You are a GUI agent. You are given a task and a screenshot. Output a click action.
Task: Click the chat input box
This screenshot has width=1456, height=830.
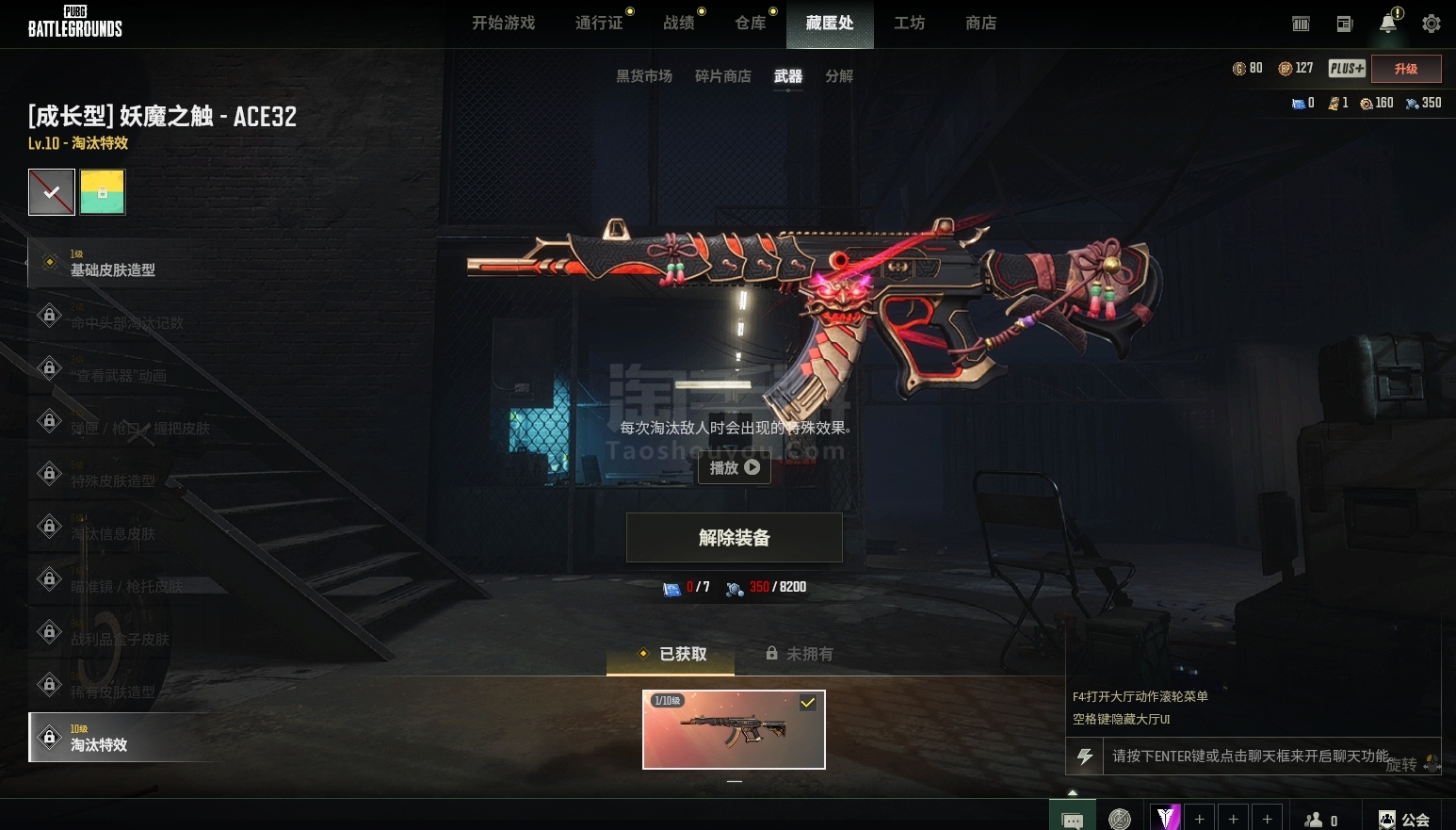(1253, 756)
